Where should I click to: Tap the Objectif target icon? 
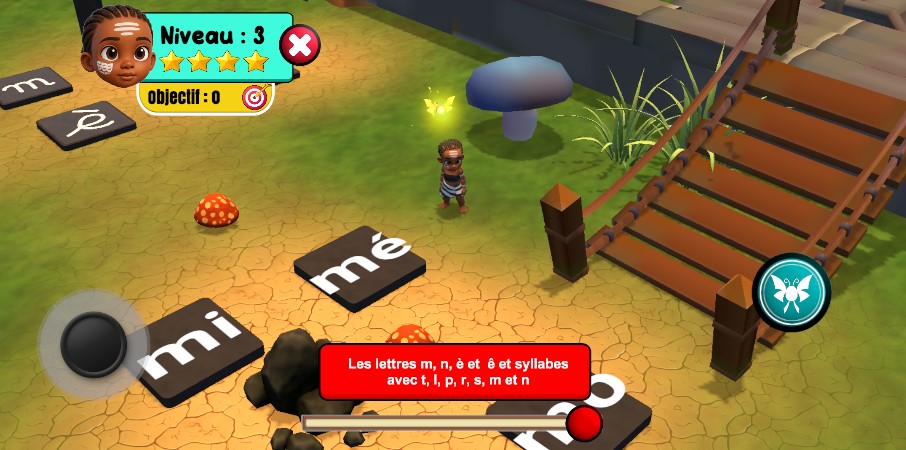tap(255, 97)
